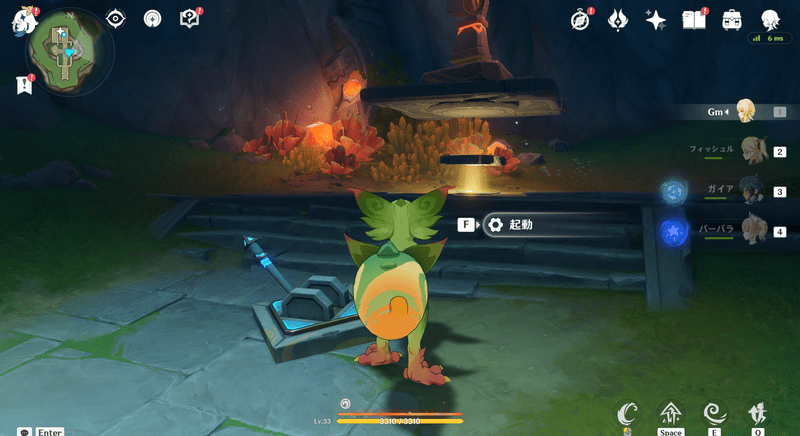Open the winged emblem events icon
The width and height of the screenshot is (800, 436).
(x=619, y=19)
